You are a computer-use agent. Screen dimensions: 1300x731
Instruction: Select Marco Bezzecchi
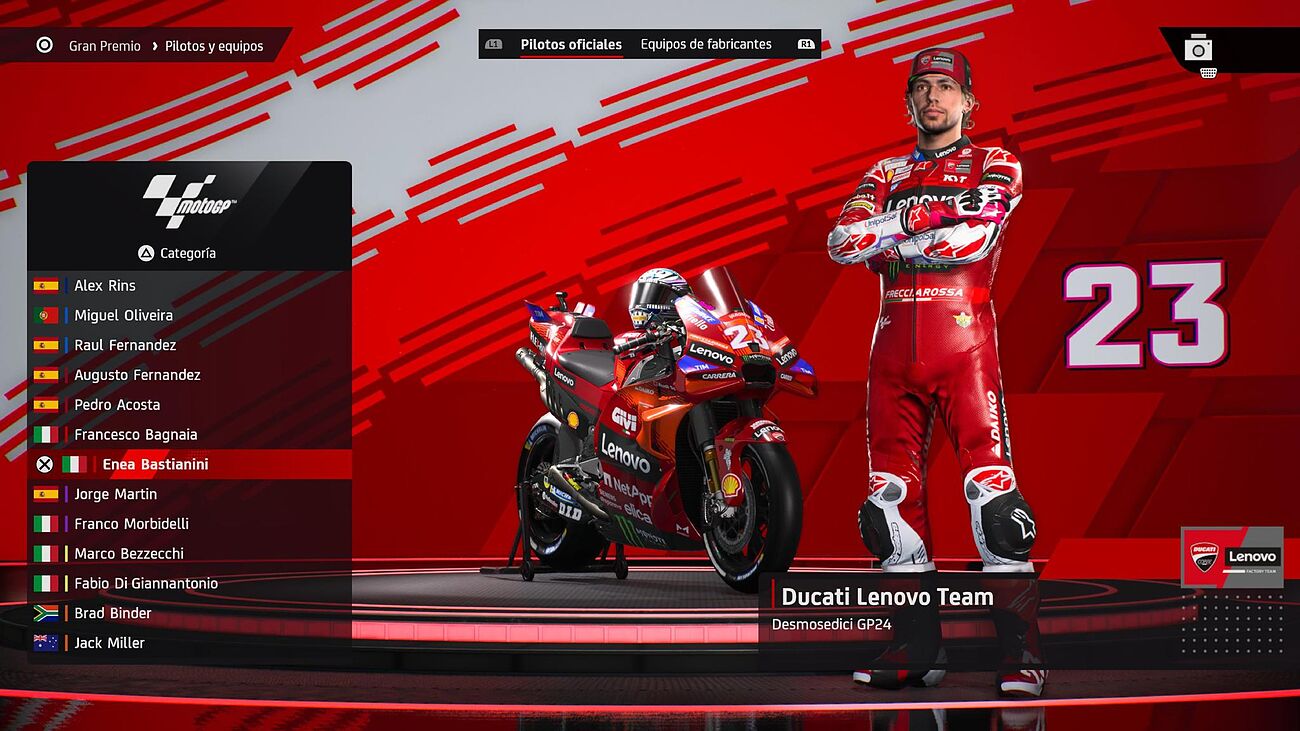point(129,554)
